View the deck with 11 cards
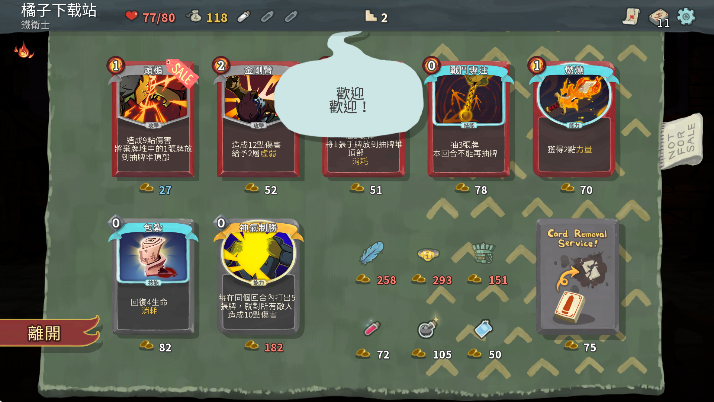The image size is (714, 402). (658, 16)
